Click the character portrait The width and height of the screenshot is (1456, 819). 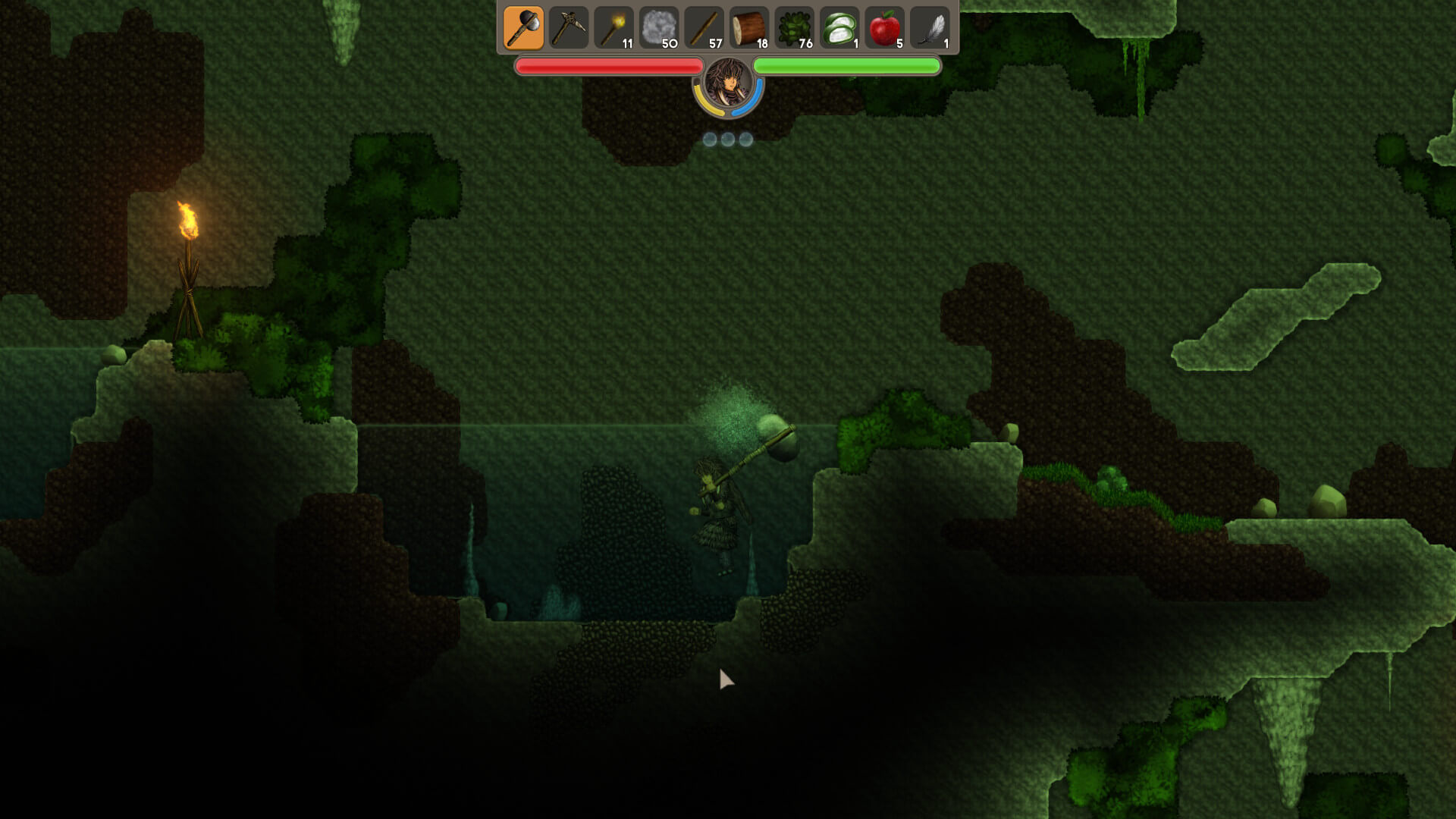[728, 85]
